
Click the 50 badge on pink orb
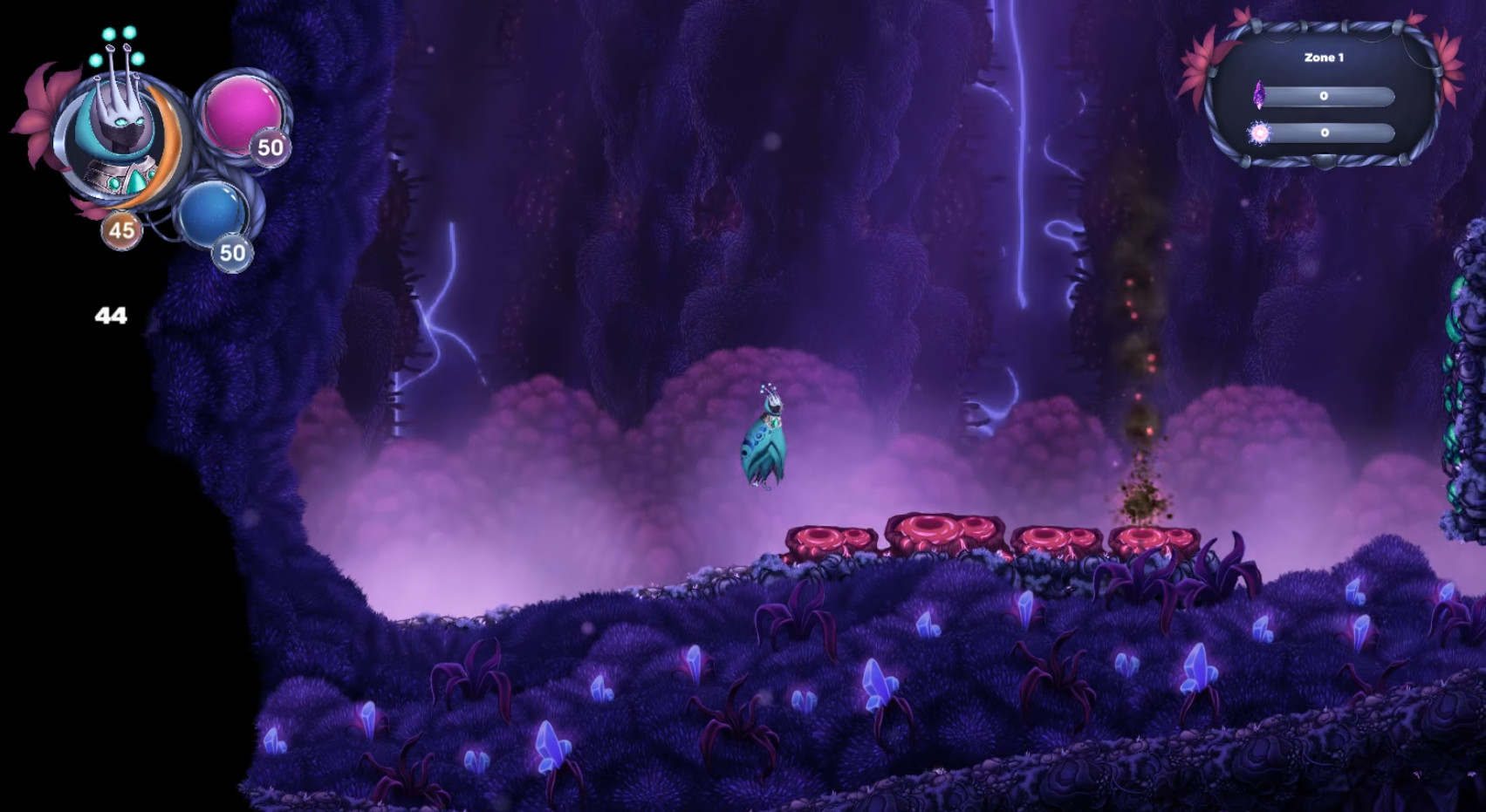click(270, 148)
